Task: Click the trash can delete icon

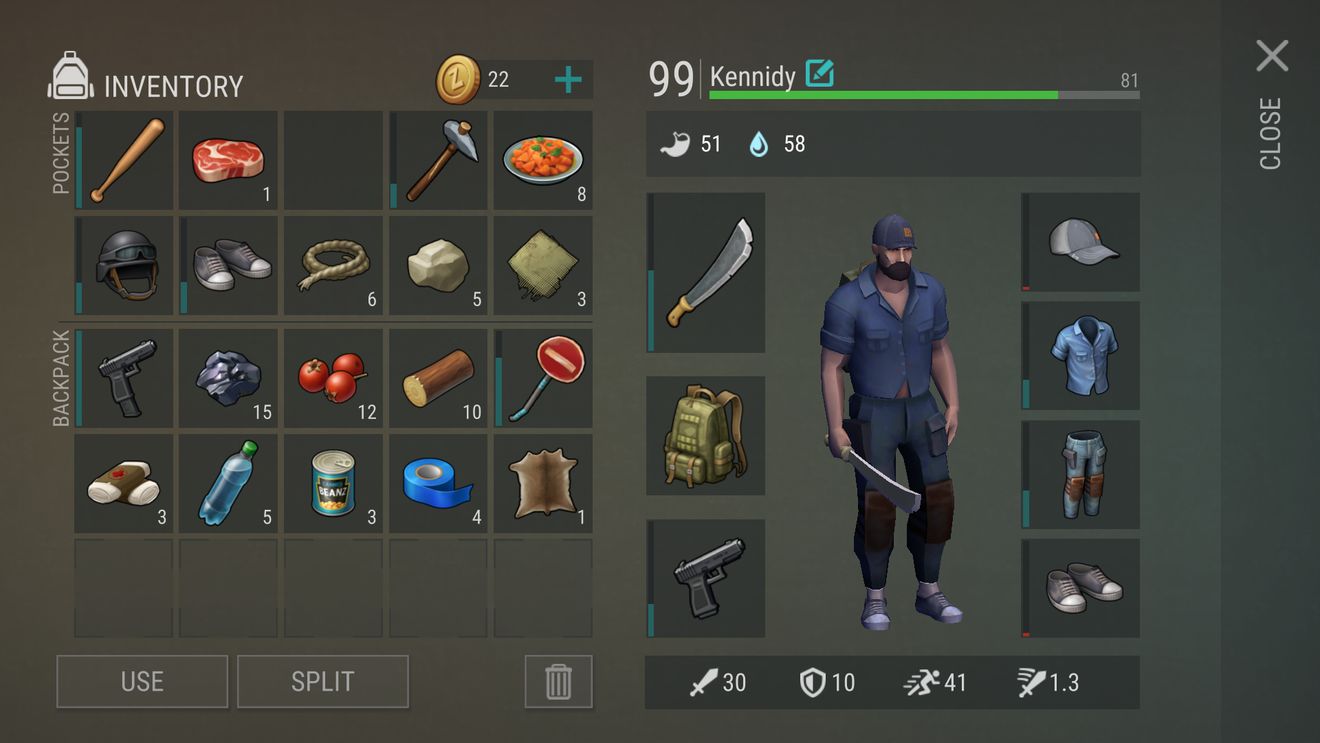Action: [558, 681]
